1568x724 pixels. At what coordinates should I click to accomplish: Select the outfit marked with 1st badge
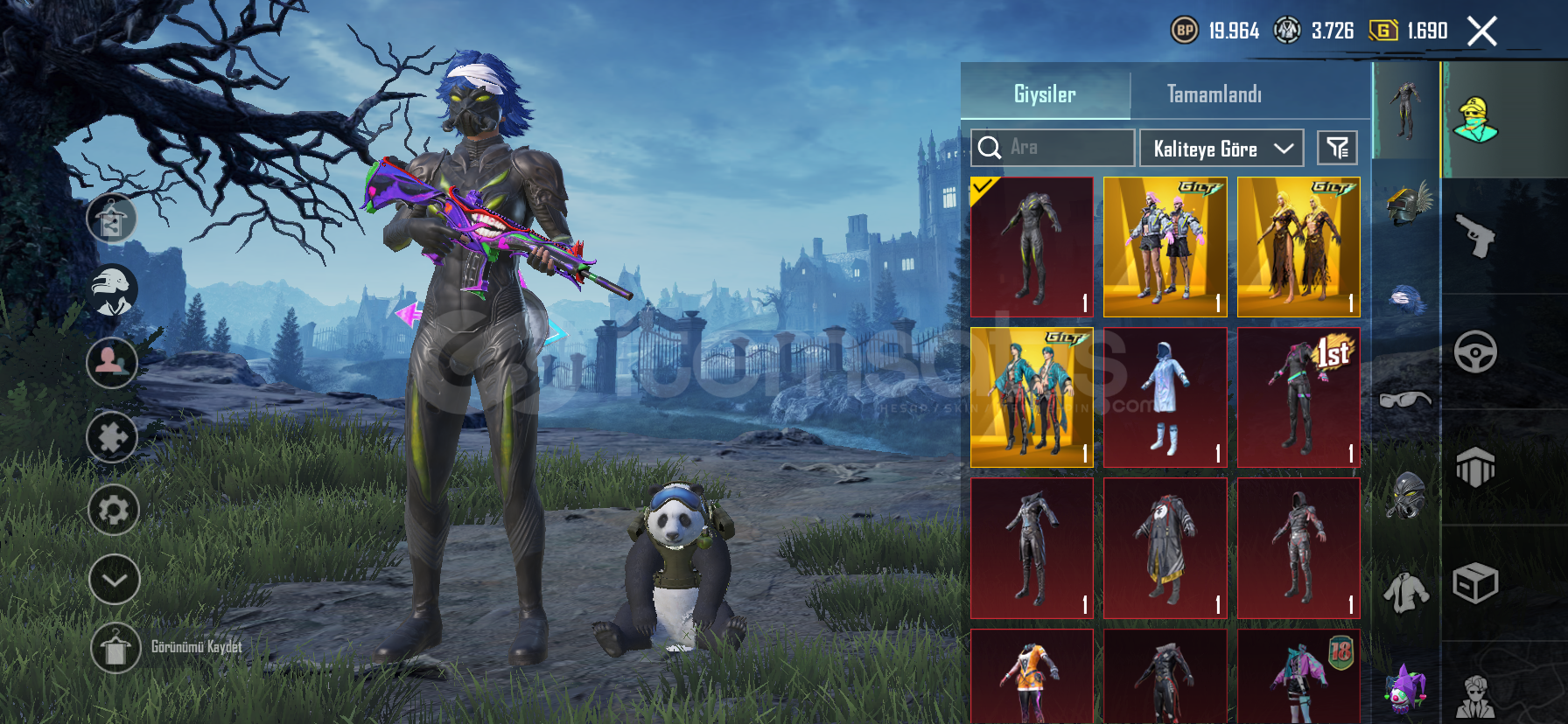coord(1298,397)
